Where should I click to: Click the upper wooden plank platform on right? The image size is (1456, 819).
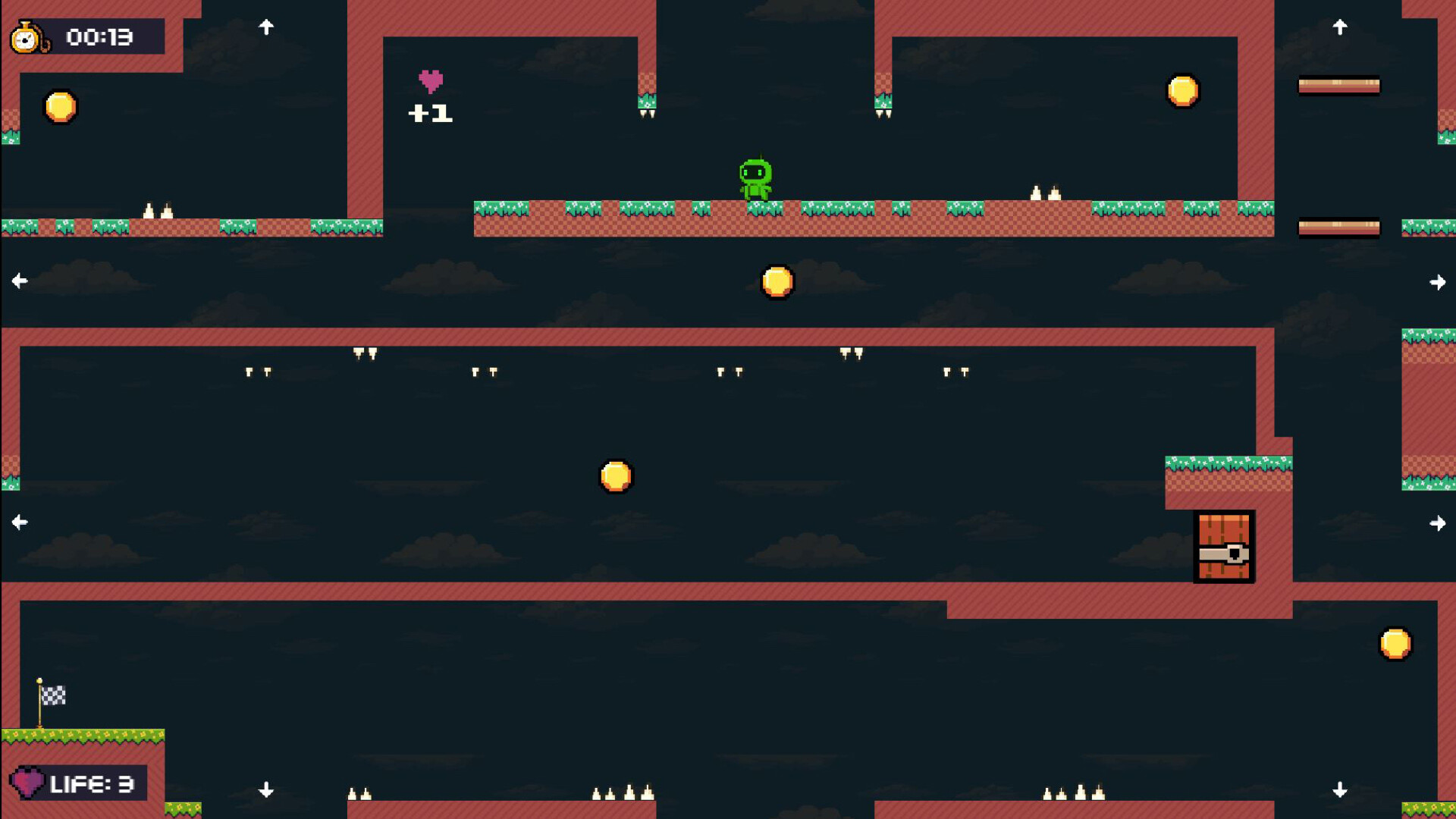[1339, 85]
